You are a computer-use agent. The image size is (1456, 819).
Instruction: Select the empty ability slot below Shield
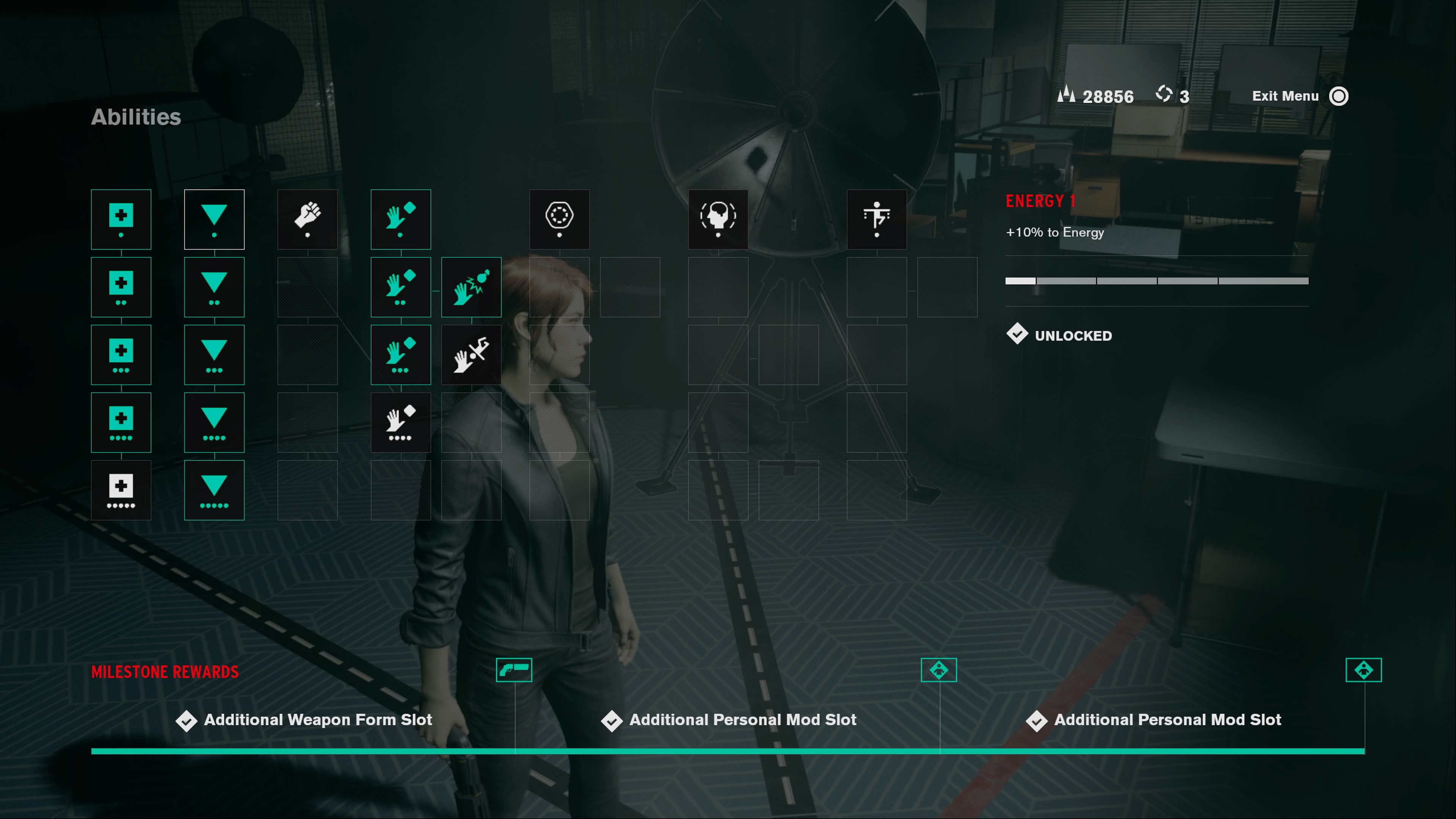560,287
